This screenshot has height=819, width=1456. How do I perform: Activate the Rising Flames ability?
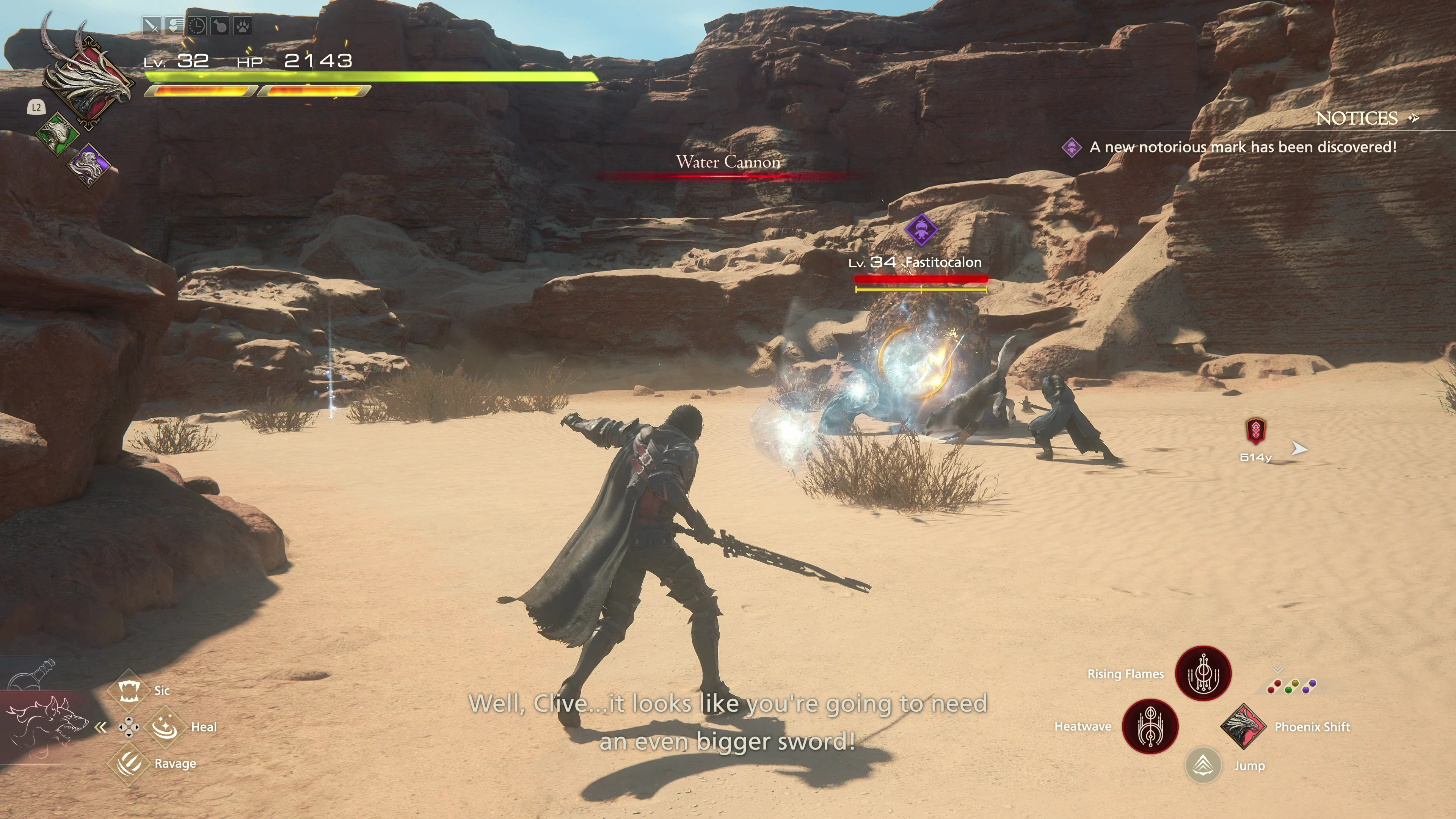click(1203, 673)
